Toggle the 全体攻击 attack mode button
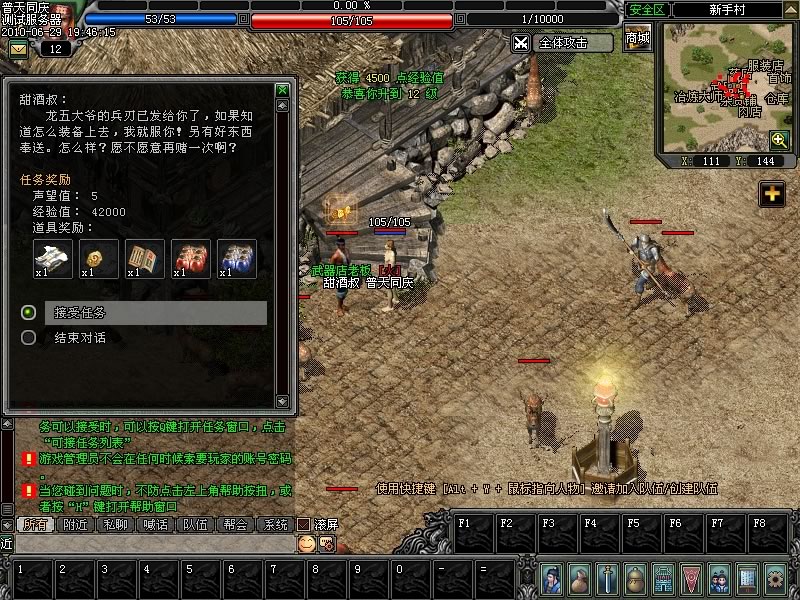 click(563, 43)
